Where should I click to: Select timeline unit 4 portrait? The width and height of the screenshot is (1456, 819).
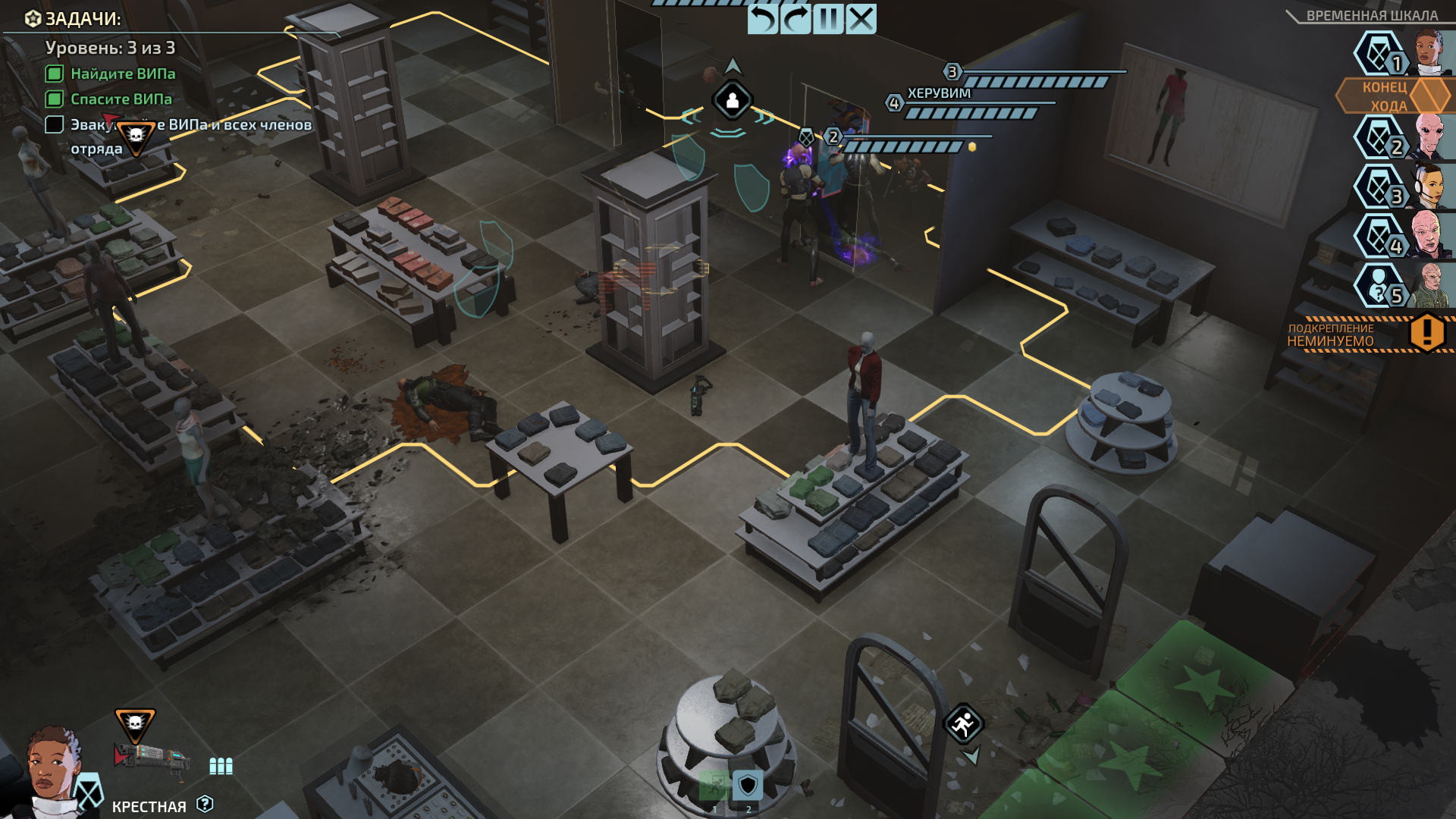1429,236
